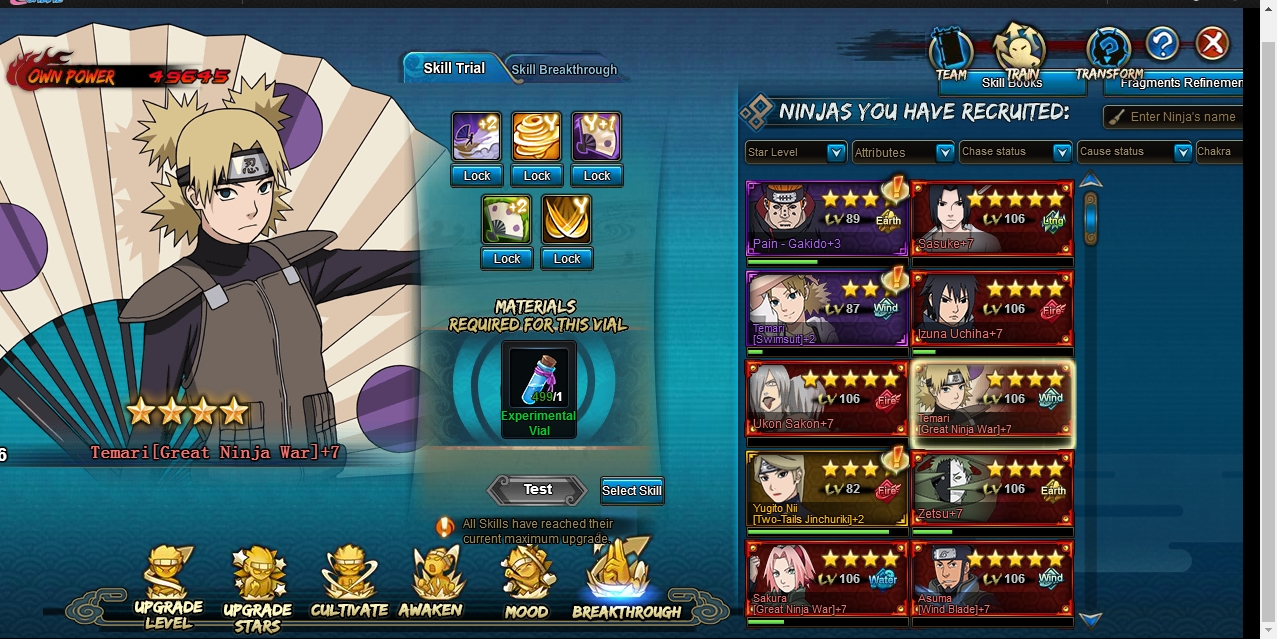Viewport: 1277px width, 639px height.
Task: Open the help question mark button
Action: pyautogui.click(x=1162, y=44)
